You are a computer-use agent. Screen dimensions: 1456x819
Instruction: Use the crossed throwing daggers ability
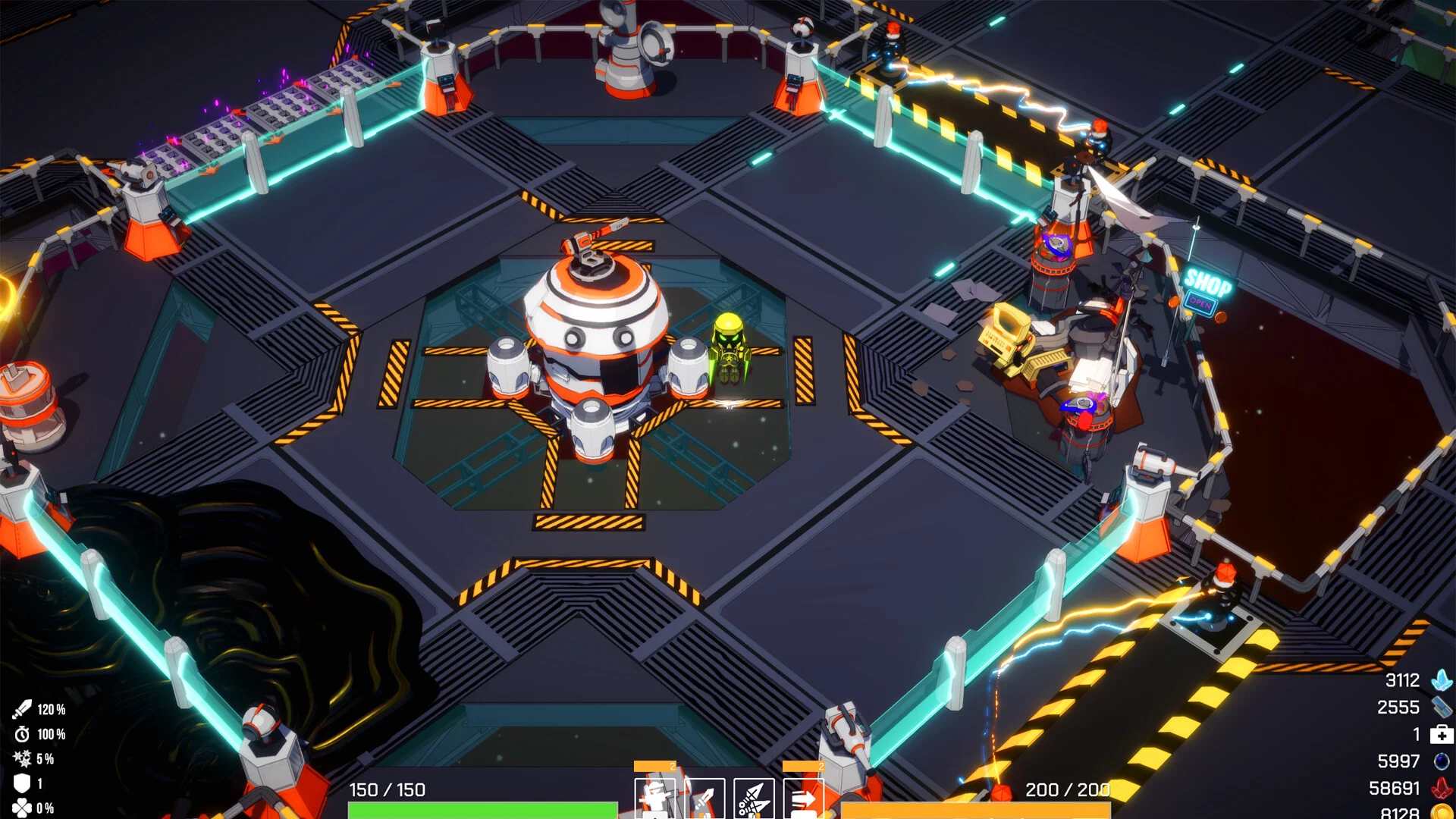(x=754, y=799)
